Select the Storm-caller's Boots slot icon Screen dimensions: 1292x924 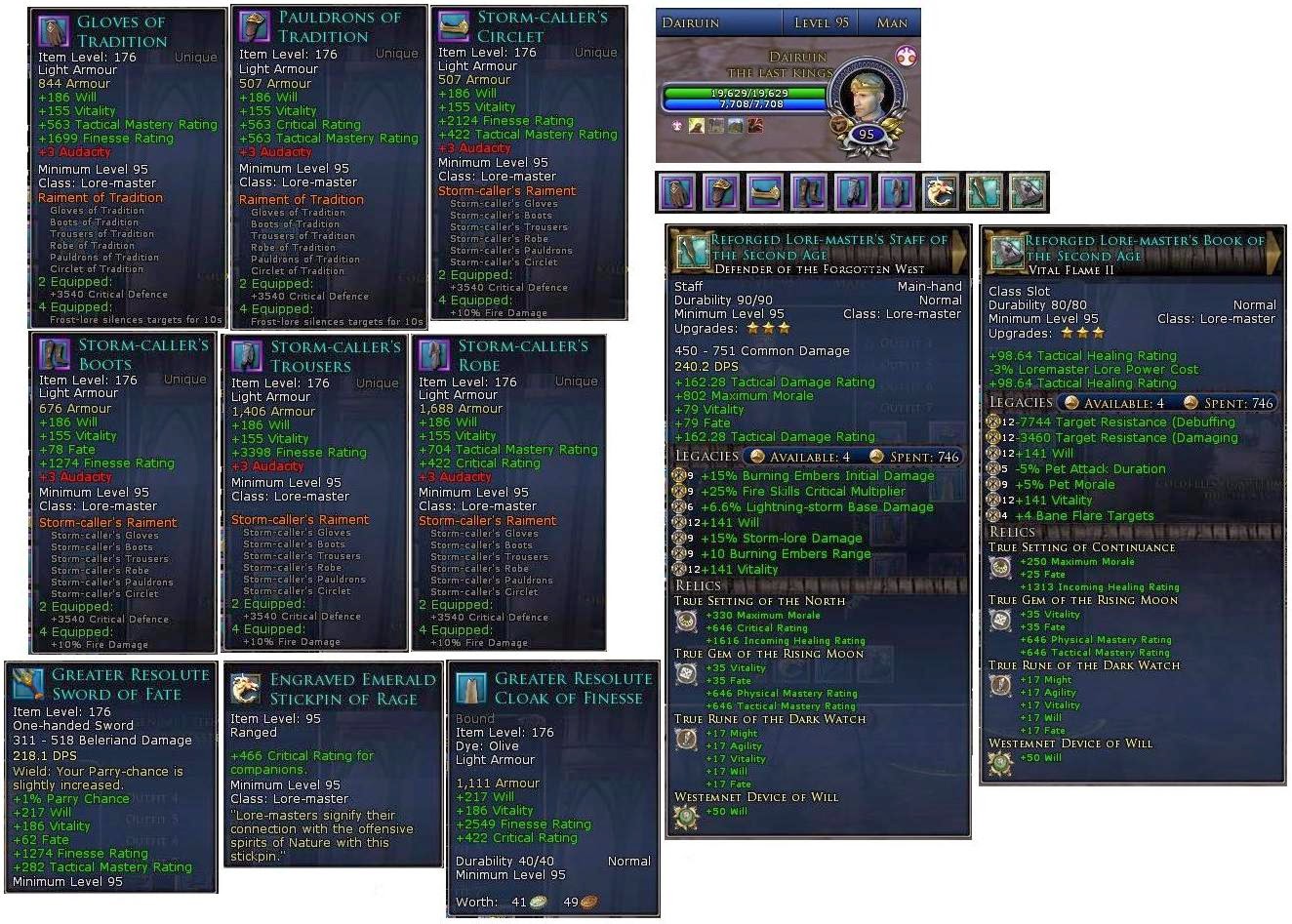click(808, 192)
